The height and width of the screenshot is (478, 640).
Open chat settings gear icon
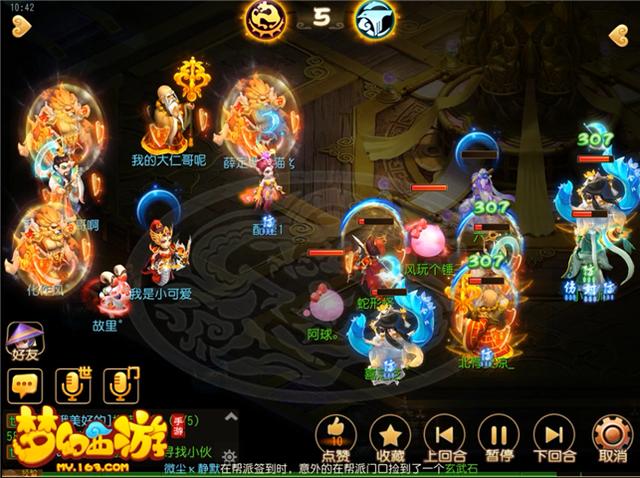coord(230,455)
